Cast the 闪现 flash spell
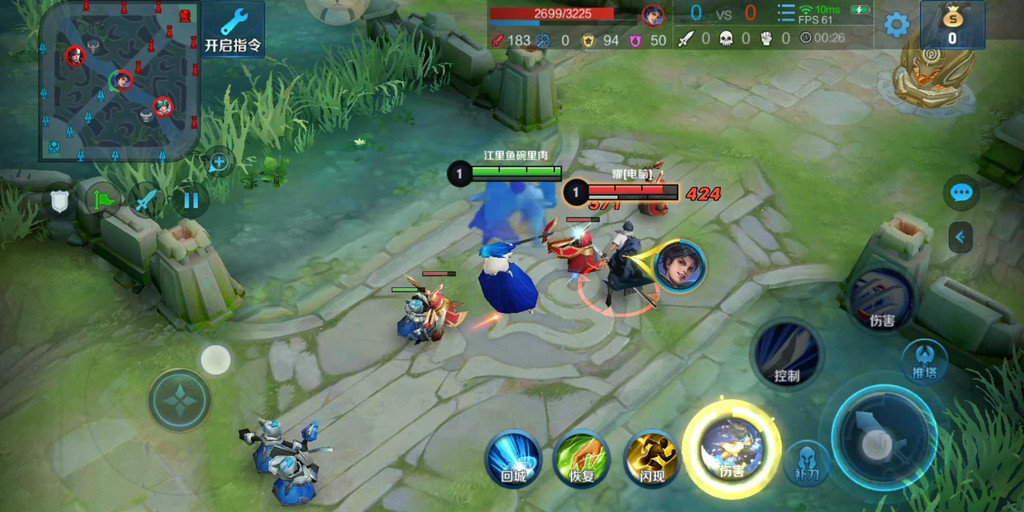This screenshot has height=512, width=1024. [x=651, y=460]
